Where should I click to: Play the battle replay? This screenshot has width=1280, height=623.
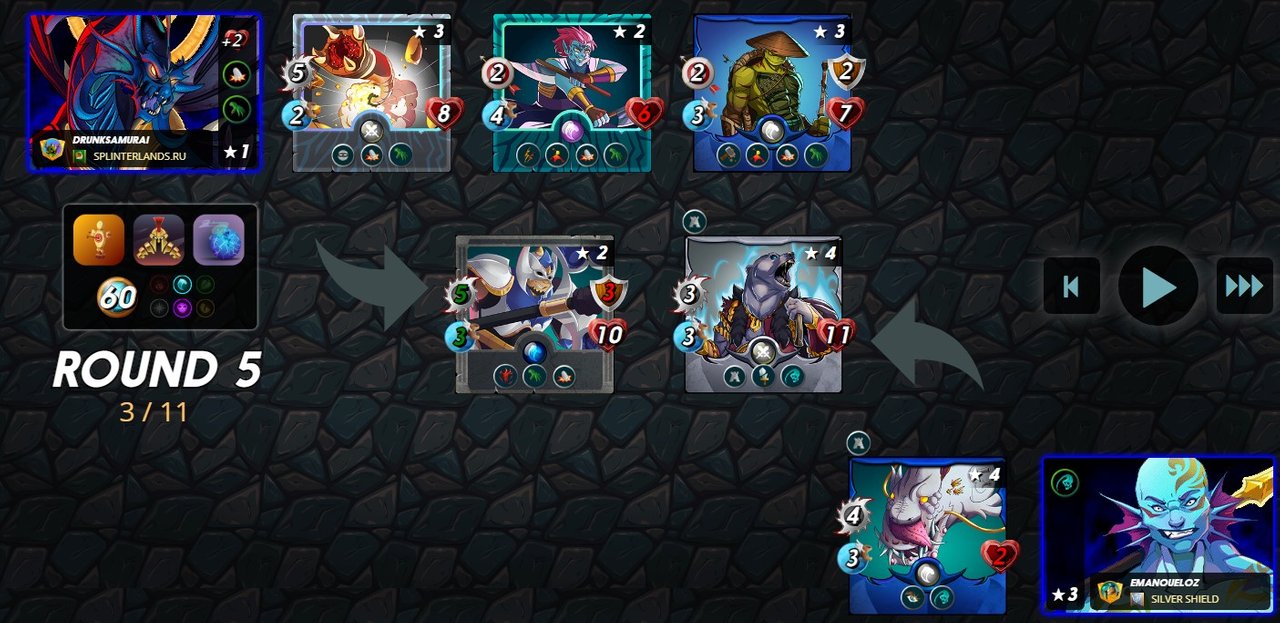point(1158,286)
